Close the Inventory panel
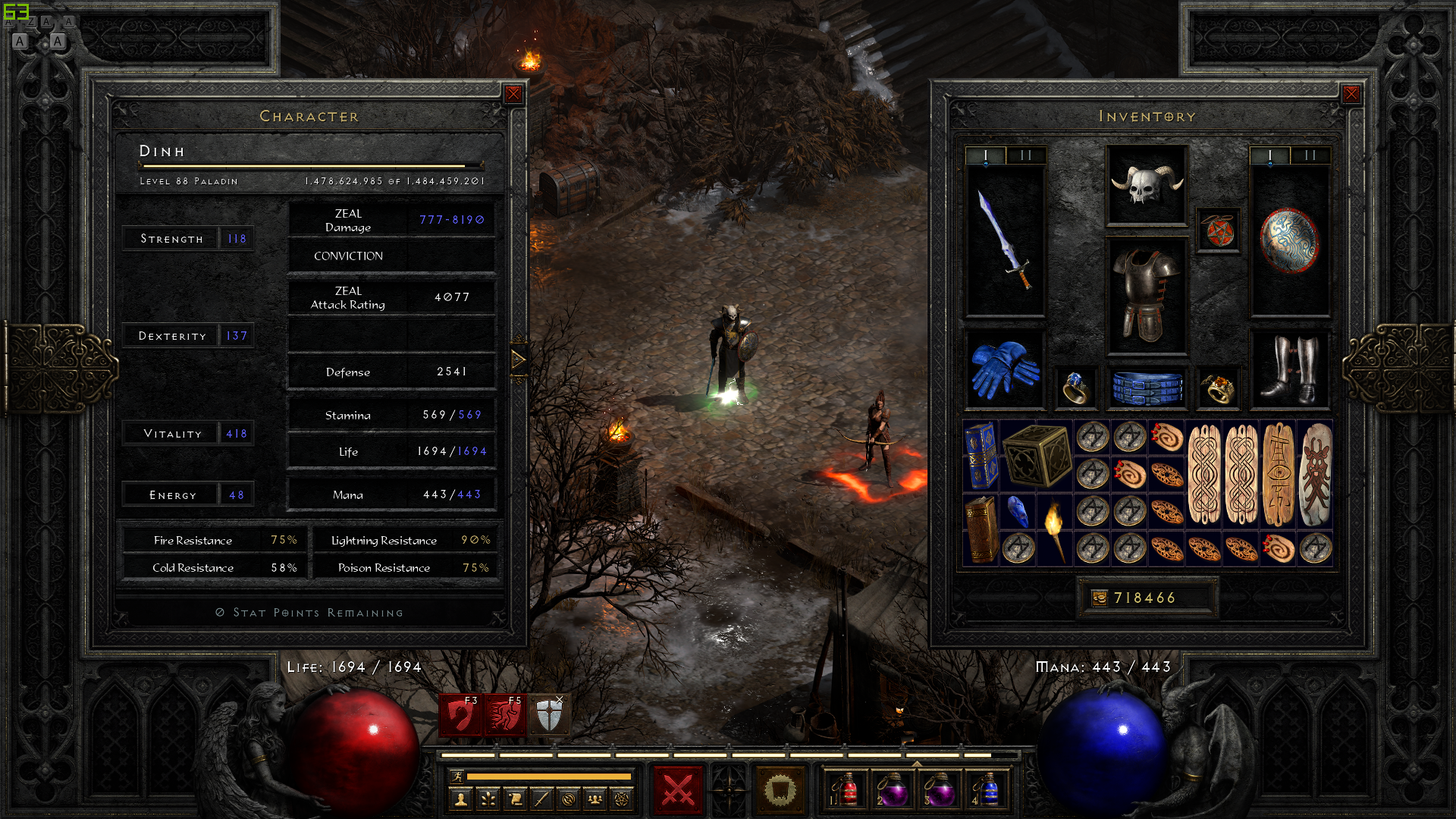The image size is (1456, 819). 1351,94
